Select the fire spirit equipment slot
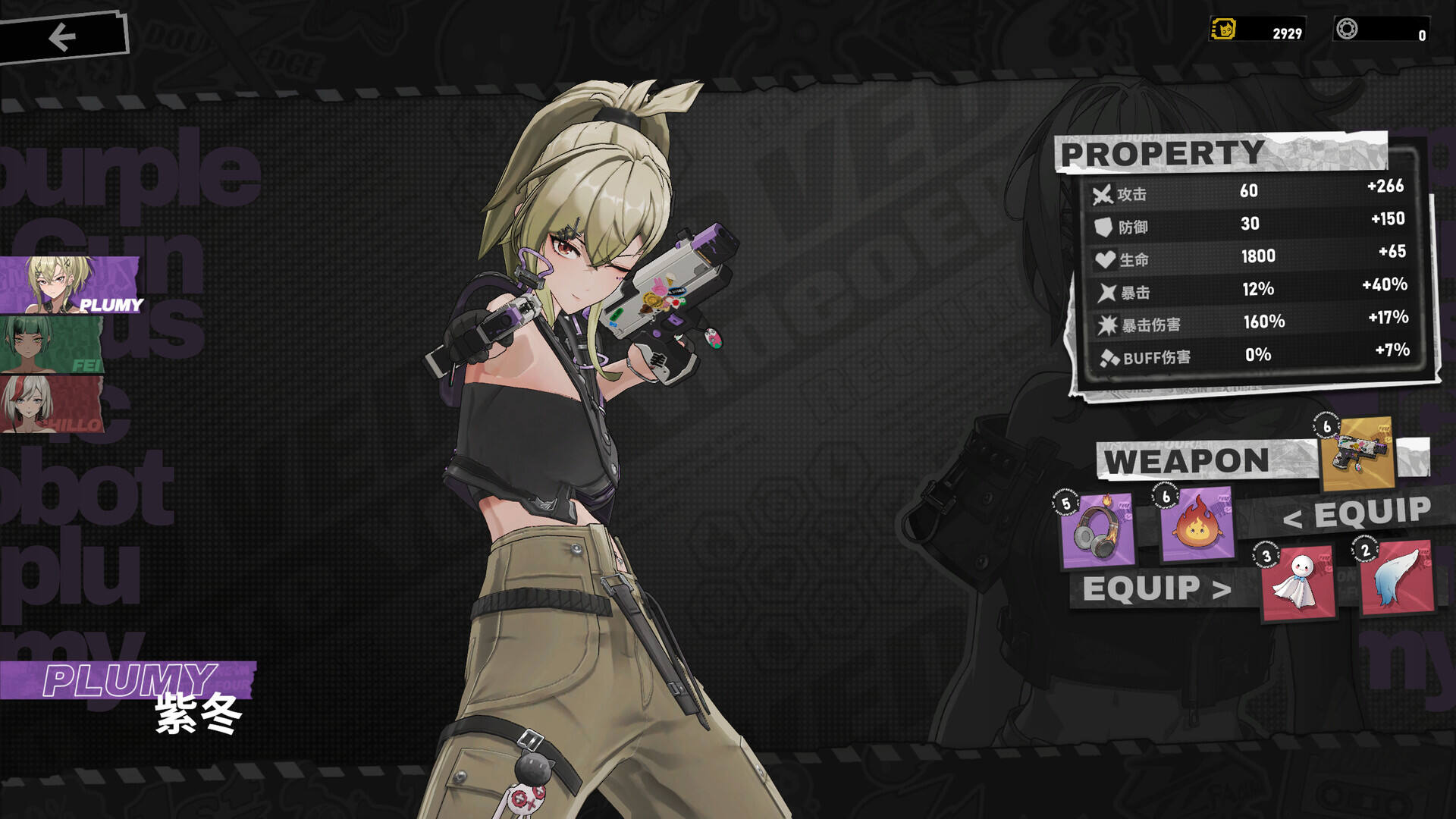This screenshot has height=819, width=1456. [x=1197, y=525]
